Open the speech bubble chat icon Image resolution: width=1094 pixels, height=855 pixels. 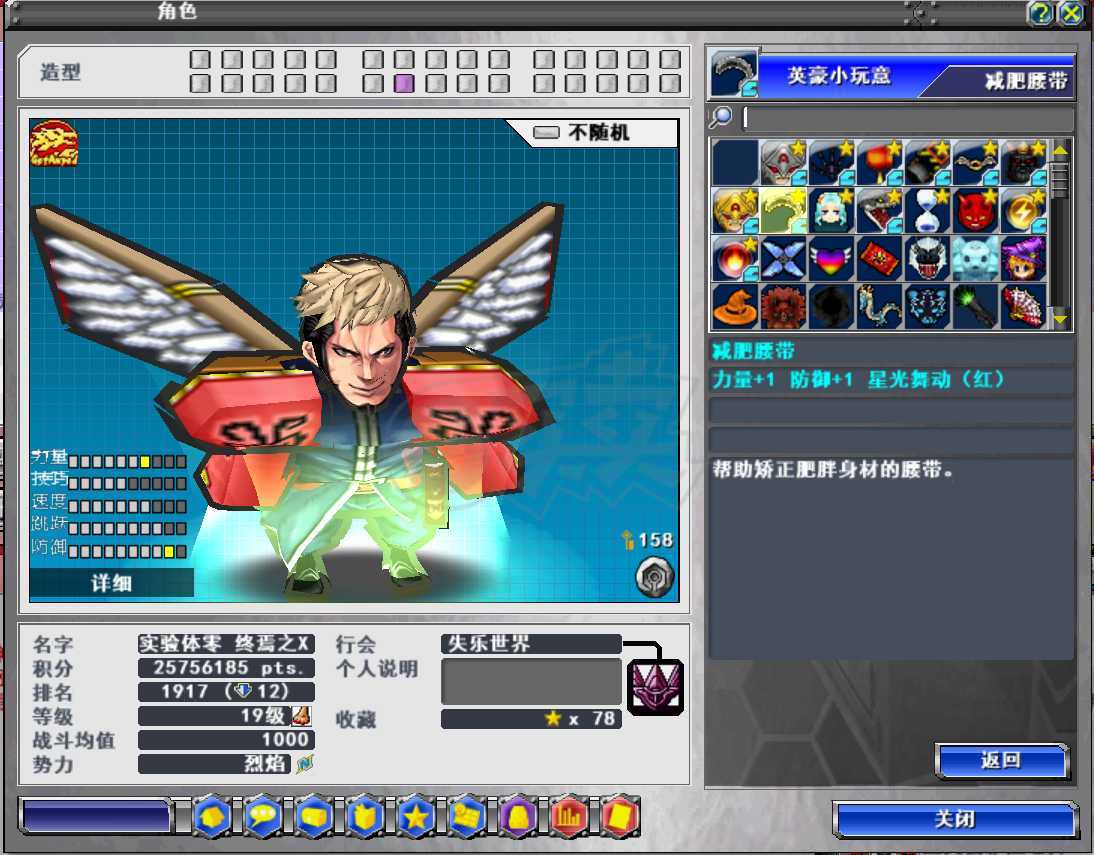263,816
